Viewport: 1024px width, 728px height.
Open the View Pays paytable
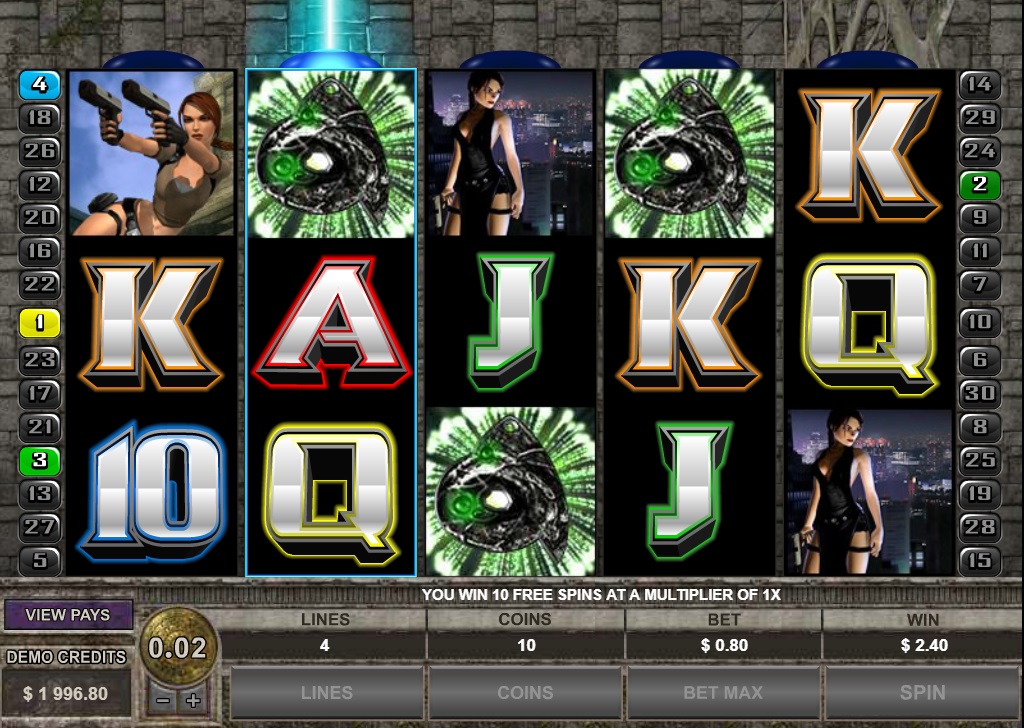click(69, 615)
